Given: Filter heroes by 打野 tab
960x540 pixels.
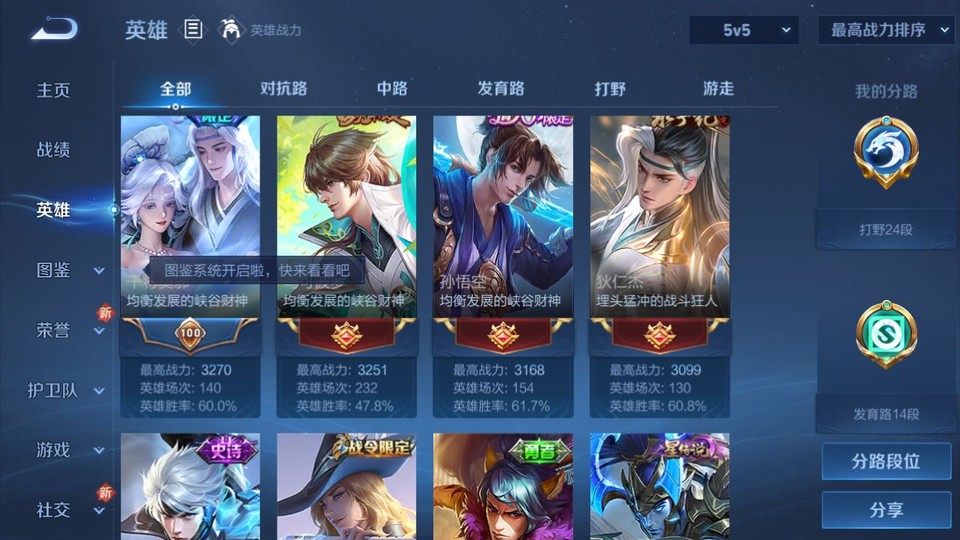Looking at the screenshot, I should (610, 88).
